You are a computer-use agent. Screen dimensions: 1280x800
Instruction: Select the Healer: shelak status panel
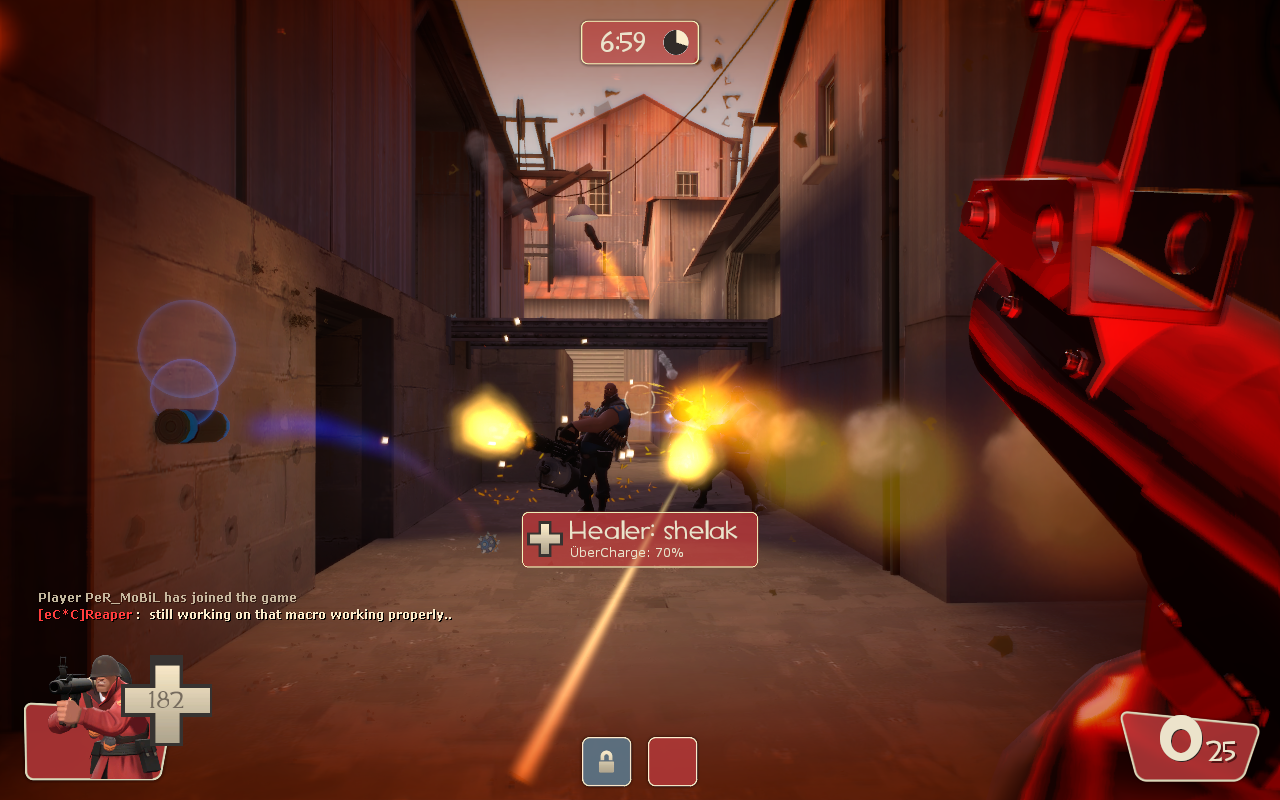(x=639, y=539)
